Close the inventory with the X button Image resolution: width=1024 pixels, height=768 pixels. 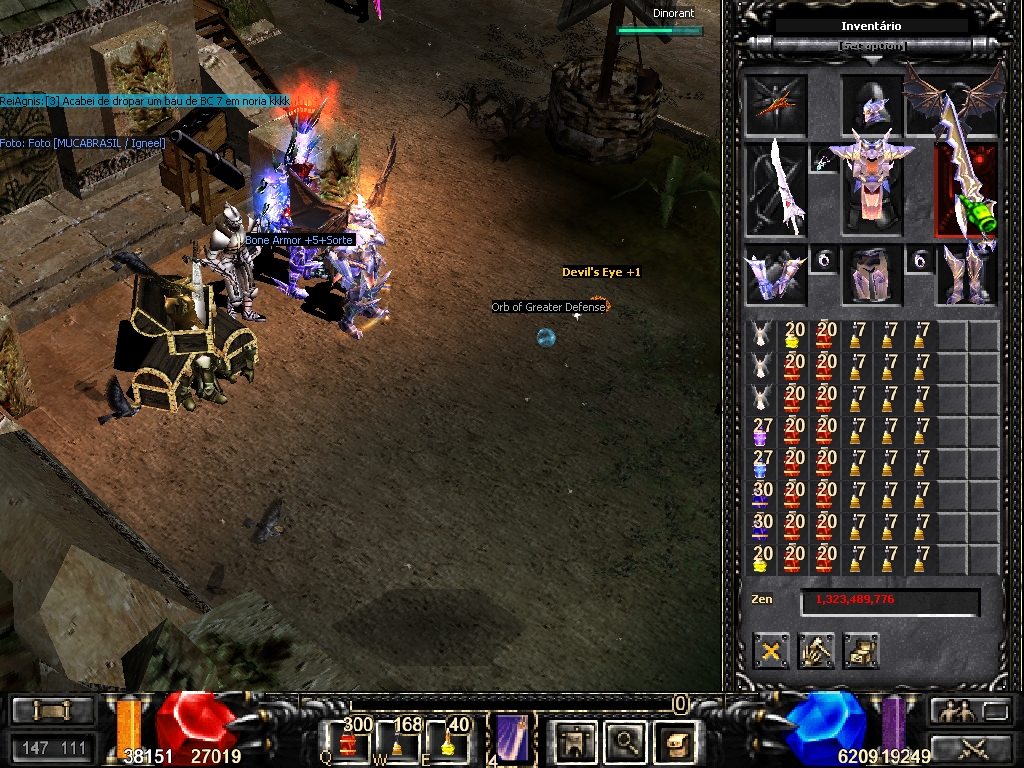pyautogui.click(x=771, y=651)
